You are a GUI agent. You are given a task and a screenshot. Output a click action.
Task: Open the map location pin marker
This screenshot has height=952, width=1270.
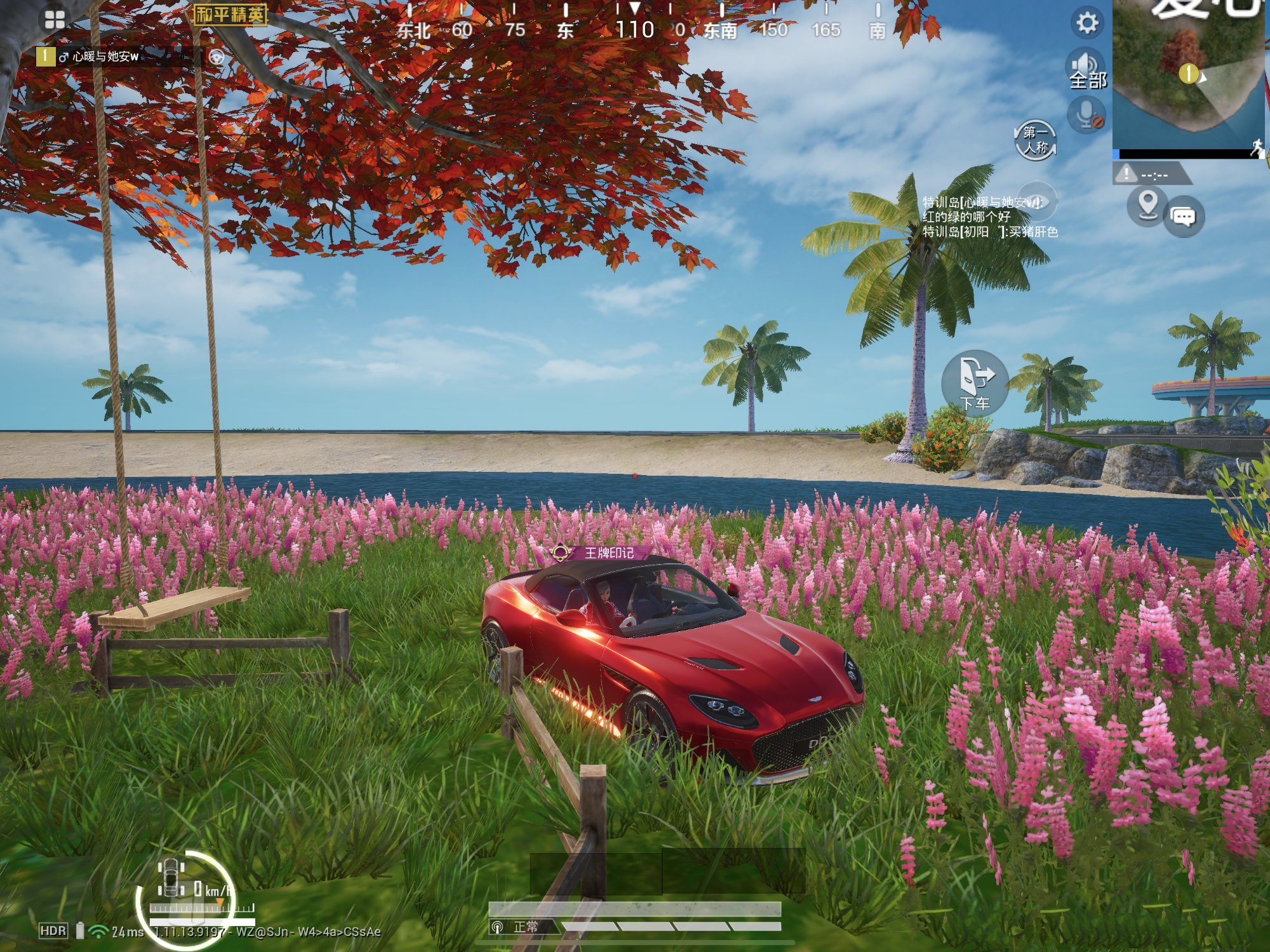(1147, 205)
